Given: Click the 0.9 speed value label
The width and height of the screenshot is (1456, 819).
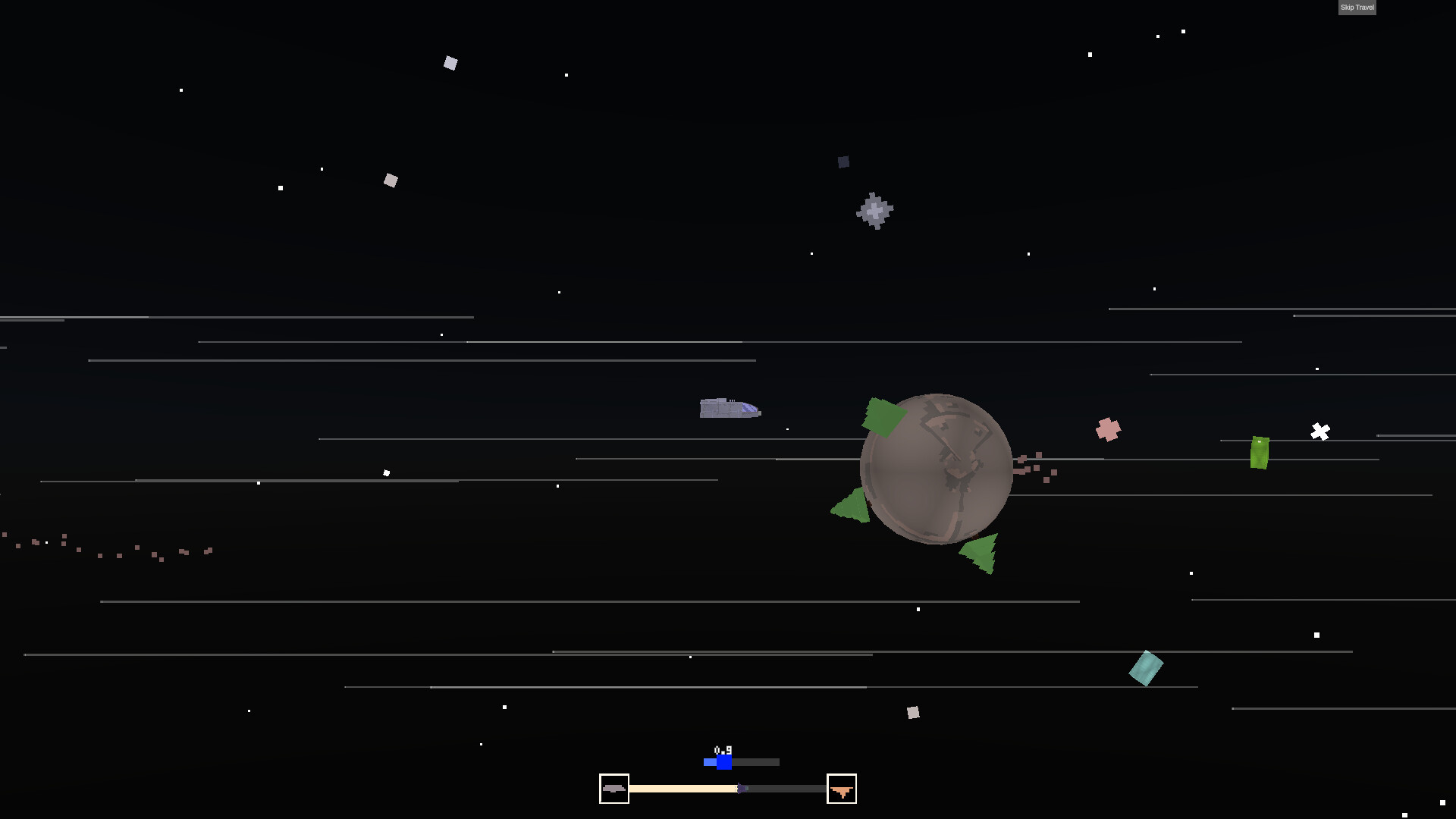Looking at the screenshot, I should tap(723, 749).
